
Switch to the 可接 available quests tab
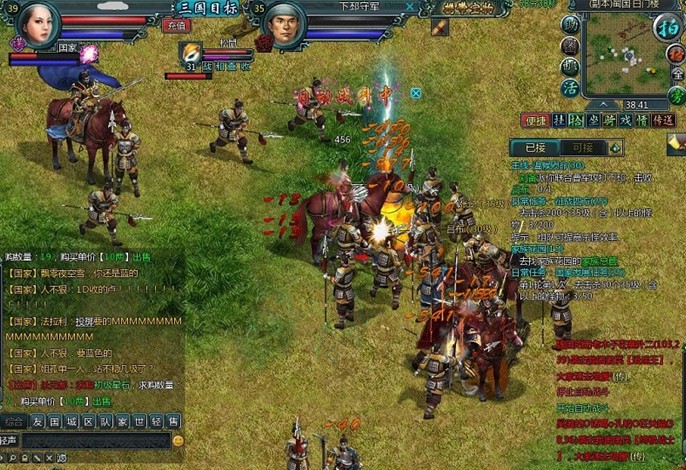coord(582,147)
